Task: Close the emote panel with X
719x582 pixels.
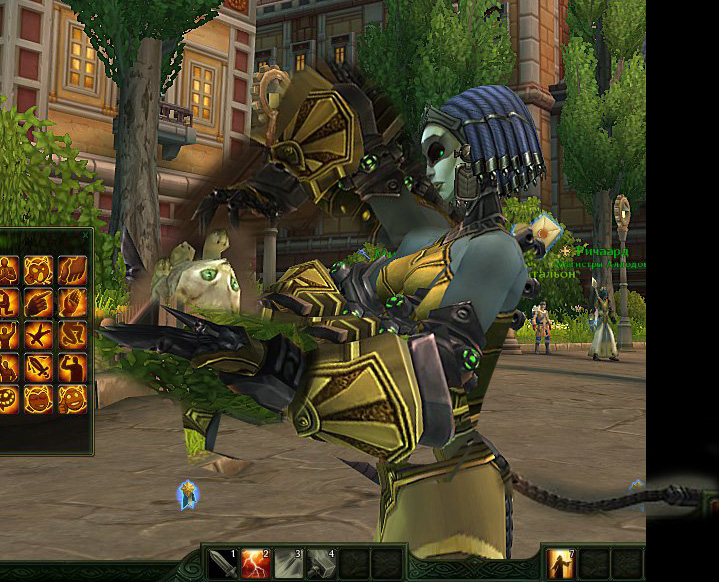Action: coord(85,235)
